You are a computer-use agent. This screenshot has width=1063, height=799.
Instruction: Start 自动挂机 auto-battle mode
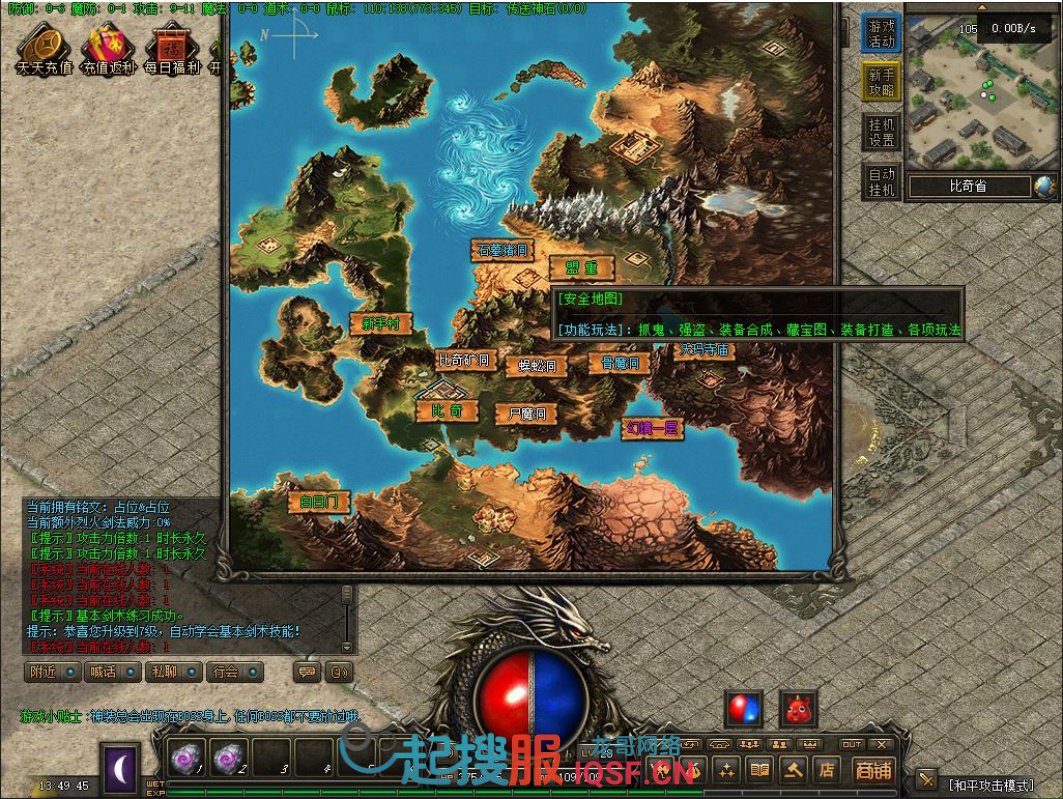point(881,181)
